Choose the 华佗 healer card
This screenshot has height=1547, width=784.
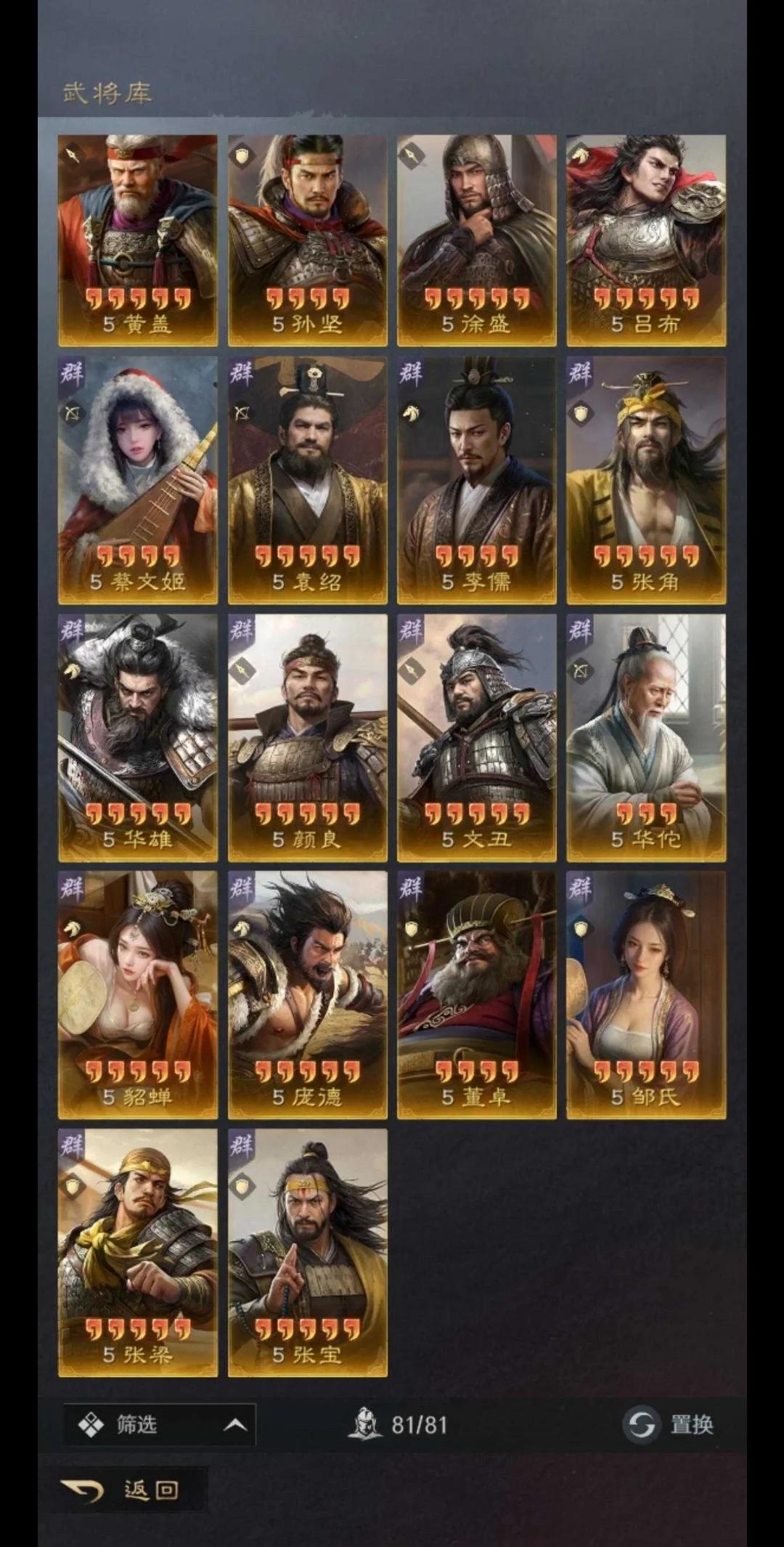[x=646, y=738]
